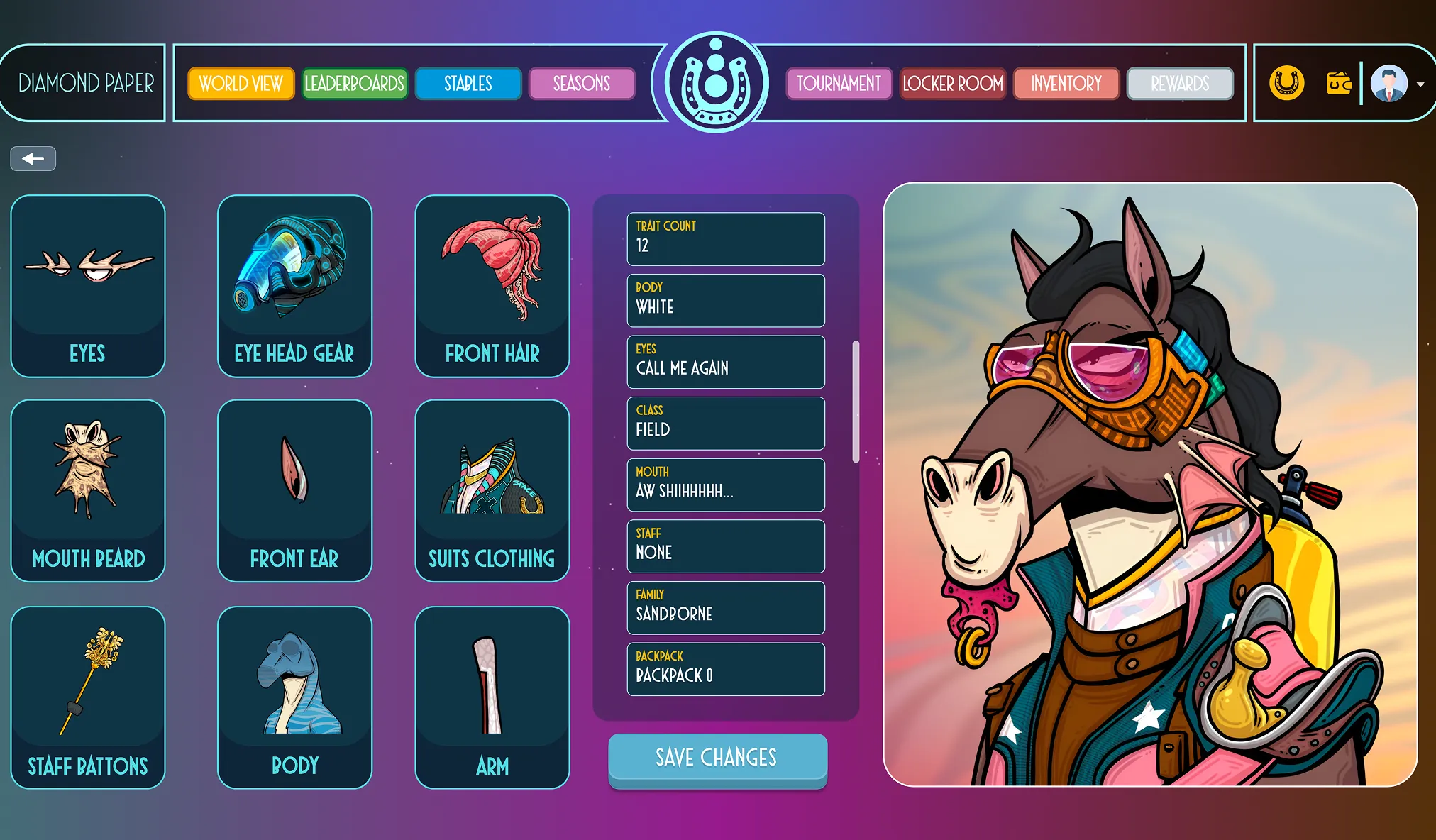Select the Eye Head Gear tile

[294, 286]
